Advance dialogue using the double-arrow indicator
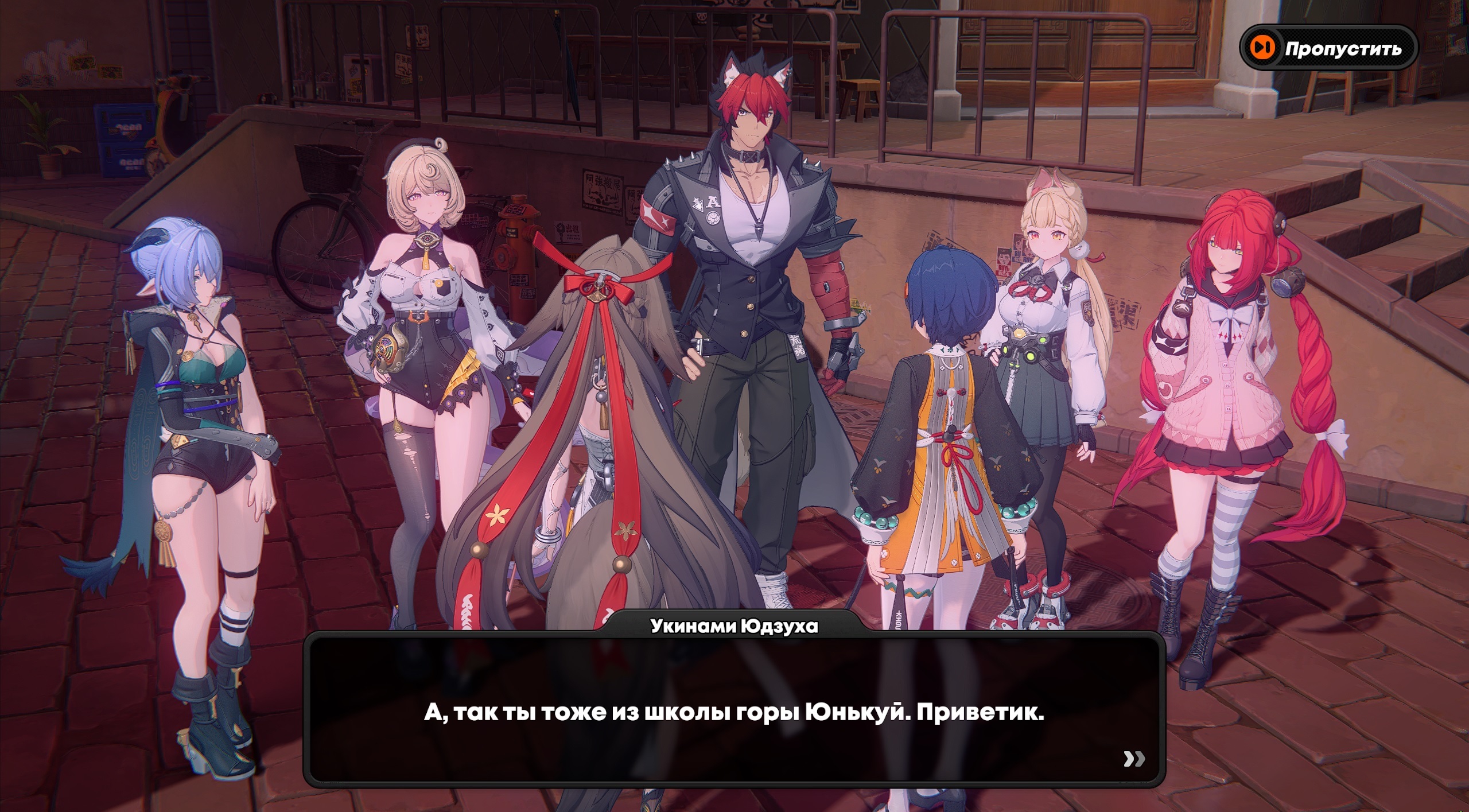The height and width of the screenshot is (812, 1469). point(1134,759)
